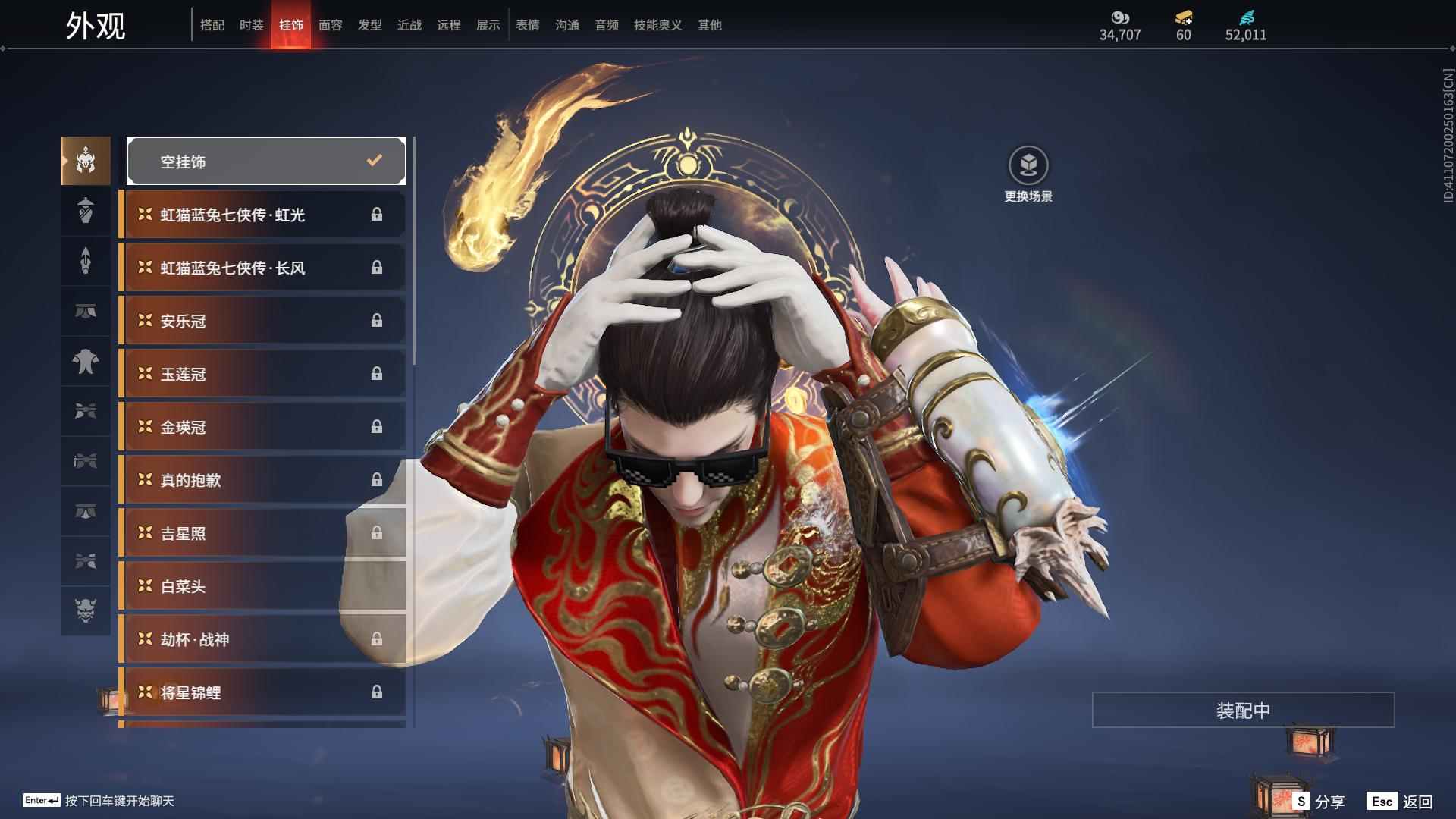The image size is (1456, 819).
Task: Select the chest garment category icon
Action: point(85,362)
